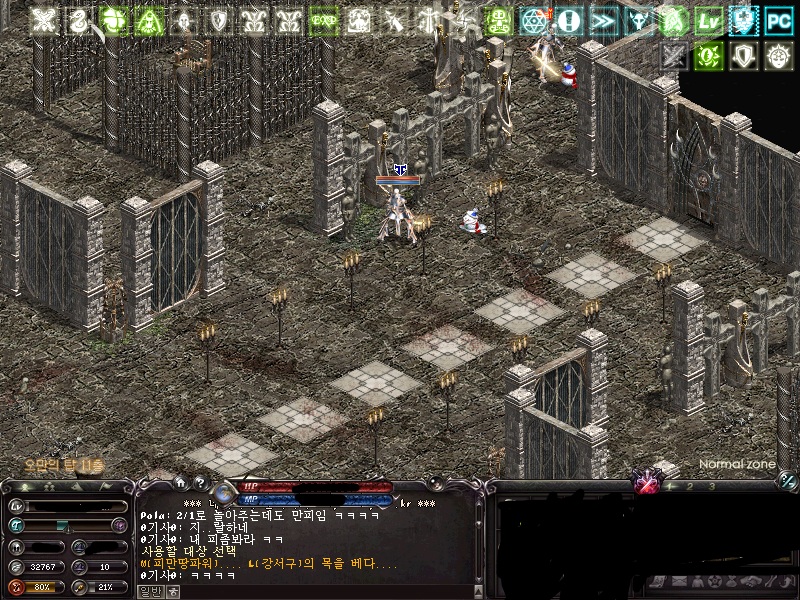Select the white serpent status icon
Image resolution: width=800 pixels, height=600 pixels.
(78, 21)
